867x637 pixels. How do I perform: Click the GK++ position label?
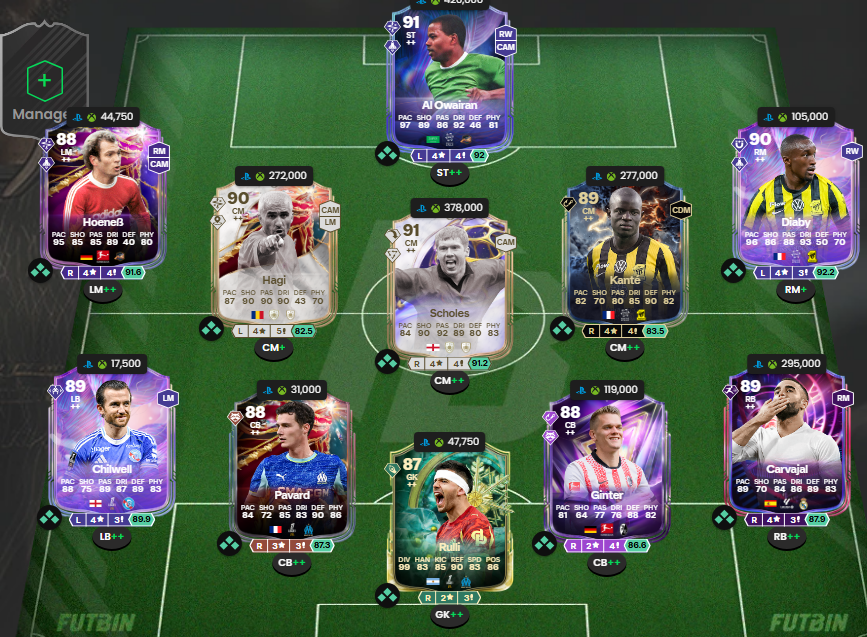448,615
